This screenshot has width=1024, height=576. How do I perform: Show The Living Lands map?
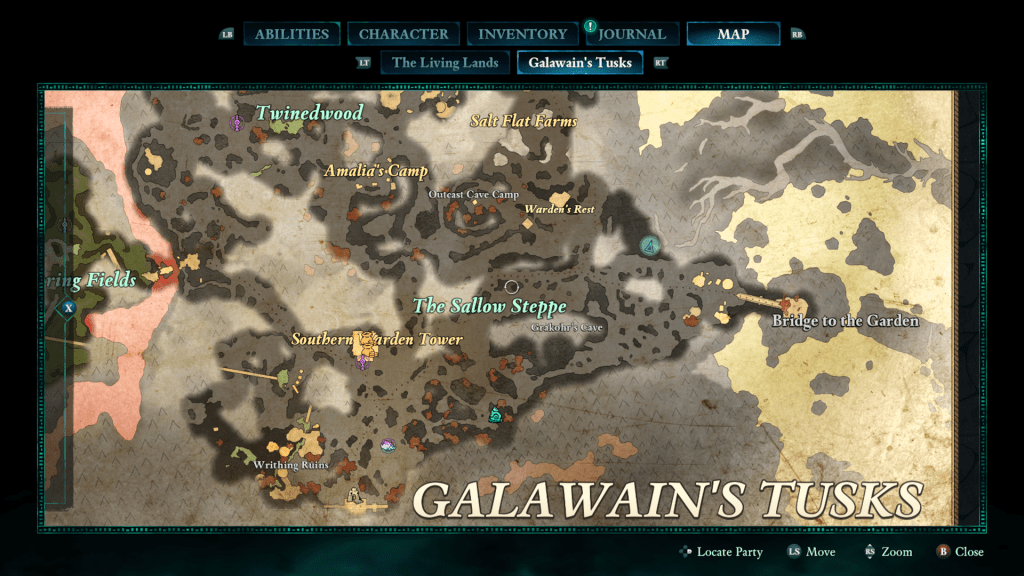(445, 62)
